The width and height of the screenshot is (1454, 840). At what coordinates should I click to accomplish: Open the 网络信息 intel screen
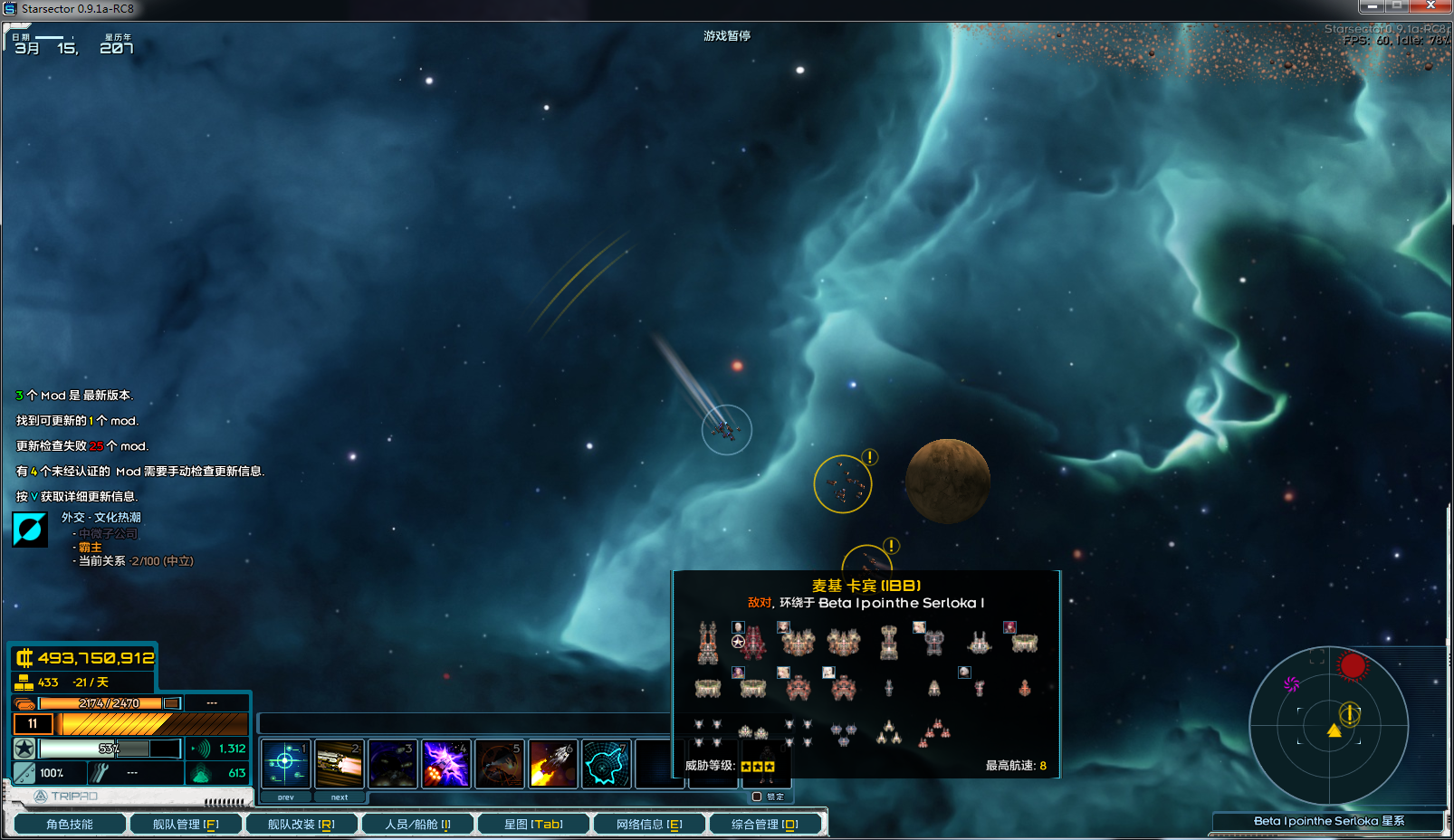[649, 824]
